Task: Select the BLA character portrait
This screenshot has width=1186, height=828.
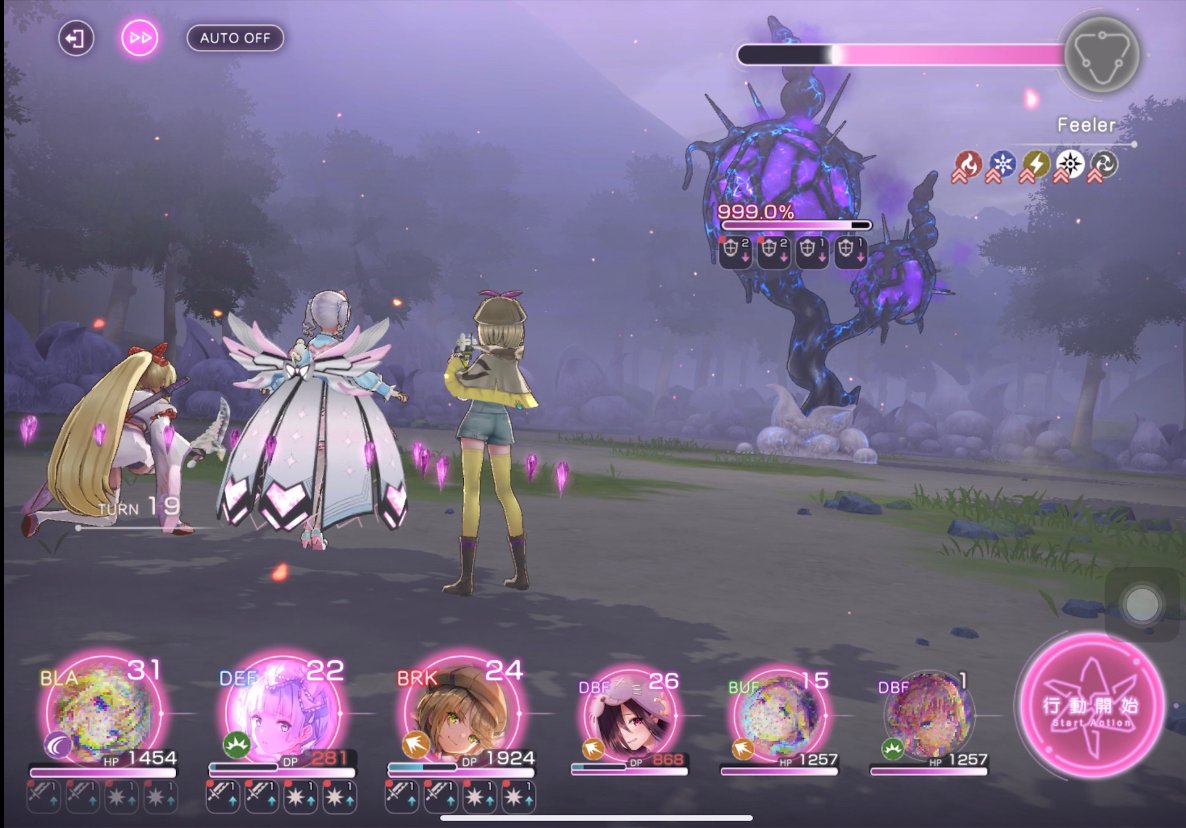Action: click(100, 714)
